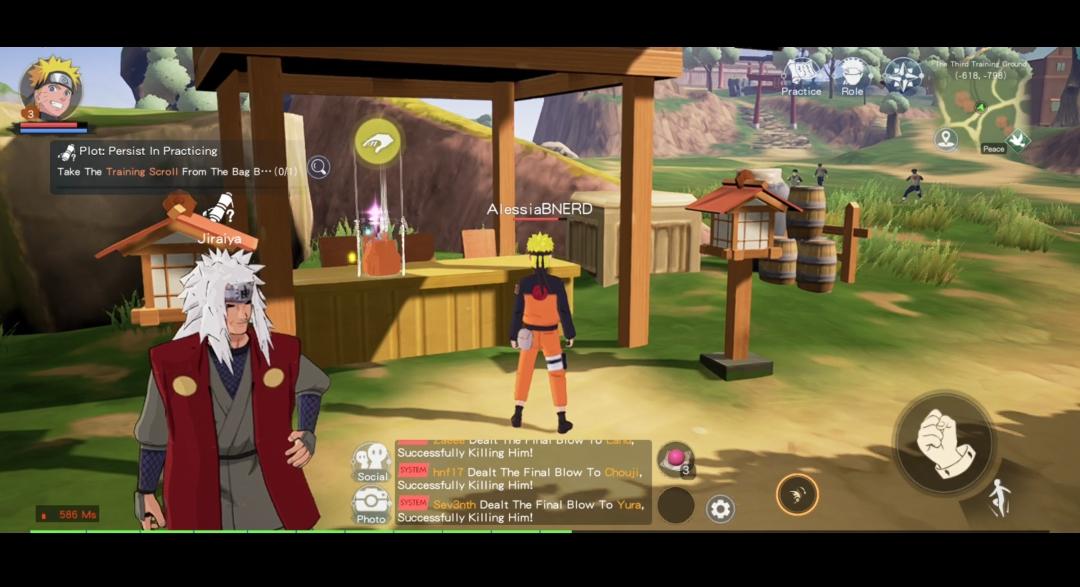The height and width of the screenshot is (587, 1080).
Task: Activate the orange-ringed skill button
Action: pos(797,494)
